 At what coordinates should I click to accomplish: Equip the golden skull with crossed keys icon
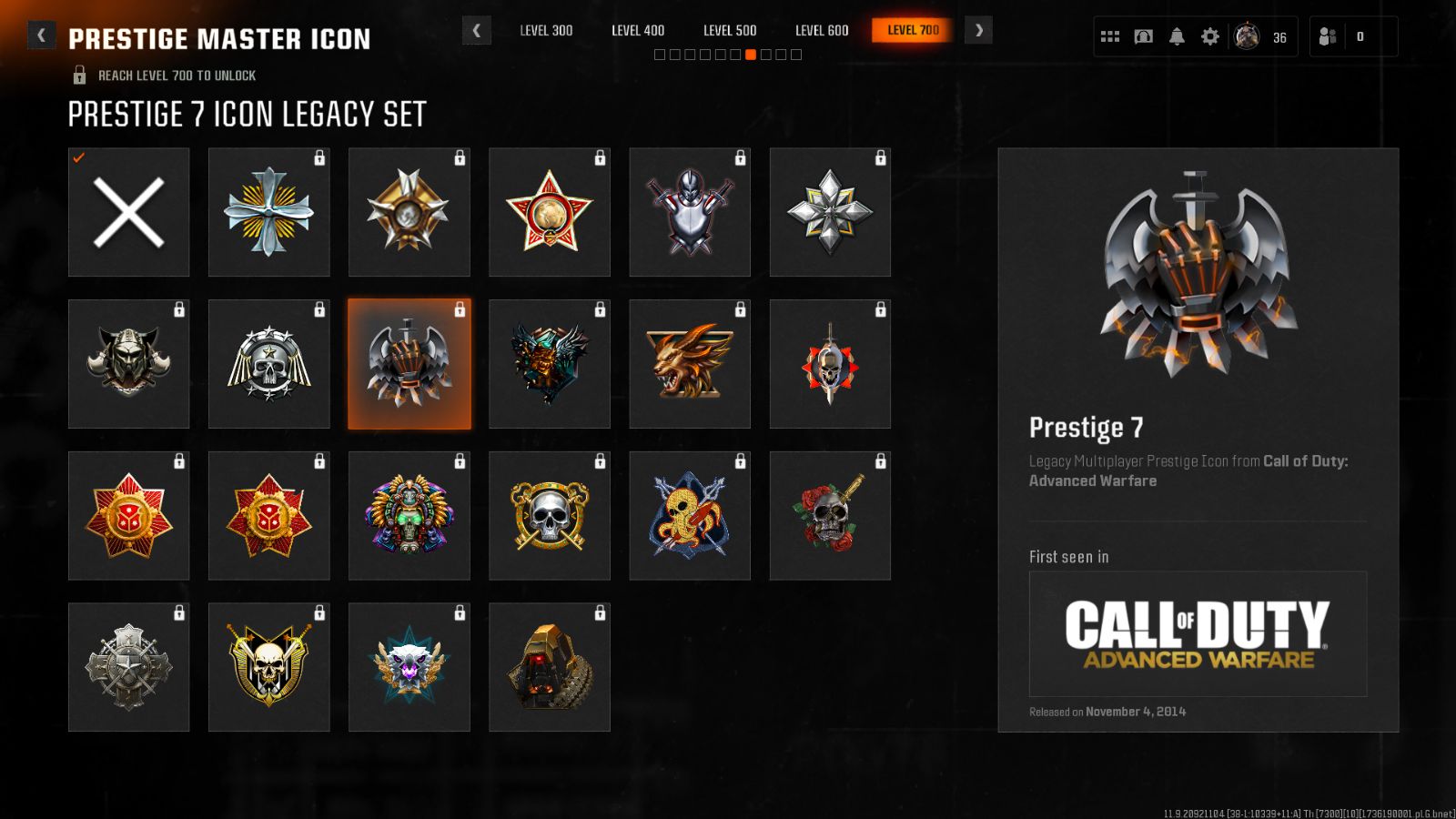[x=549, y=515]
